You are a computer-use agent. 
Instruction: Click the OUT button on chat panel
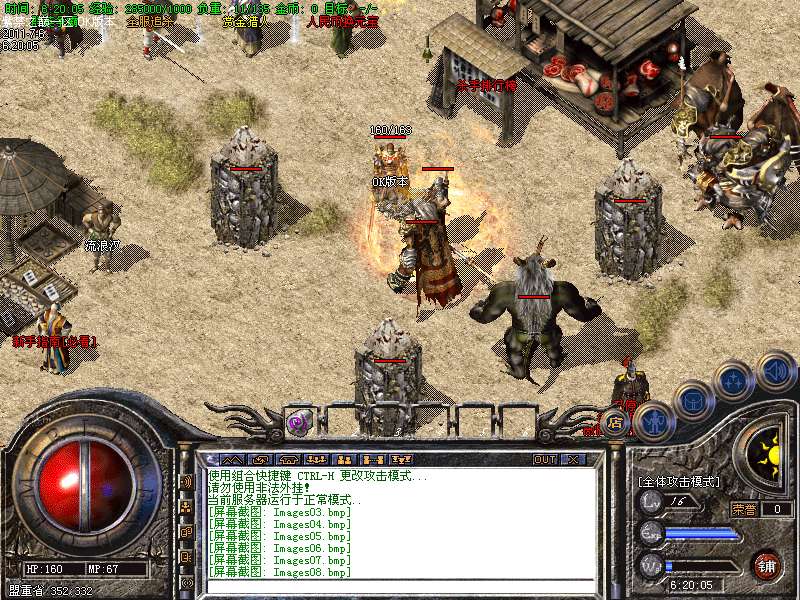(x=545, y=459)
